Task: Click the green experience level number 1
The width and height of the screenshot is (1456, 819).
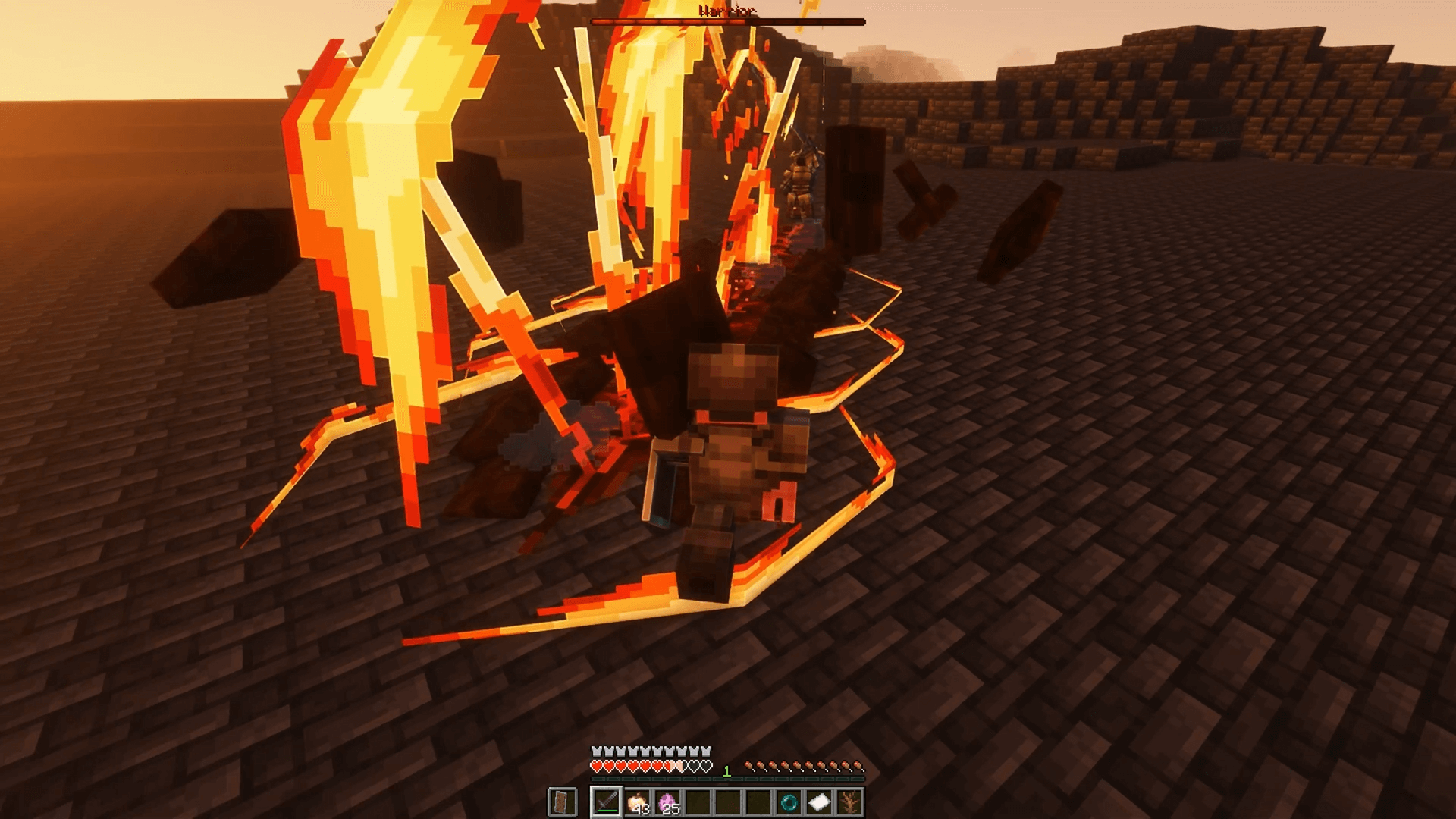Action: point(726,770)
